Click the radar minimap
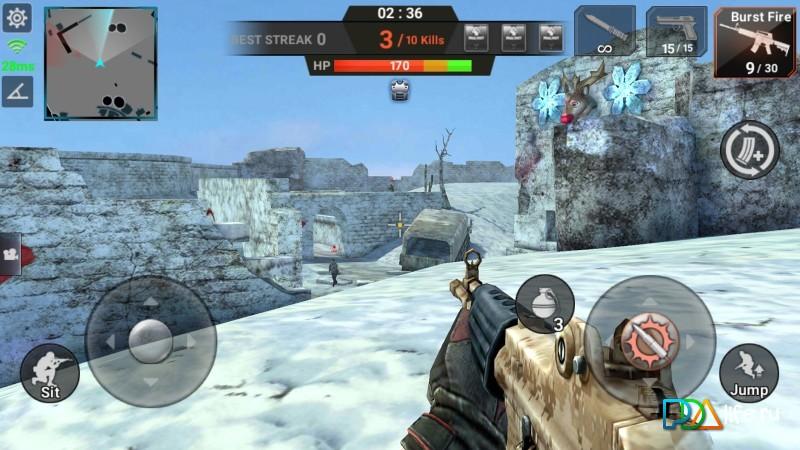The image size is (800, 450). 100,63
